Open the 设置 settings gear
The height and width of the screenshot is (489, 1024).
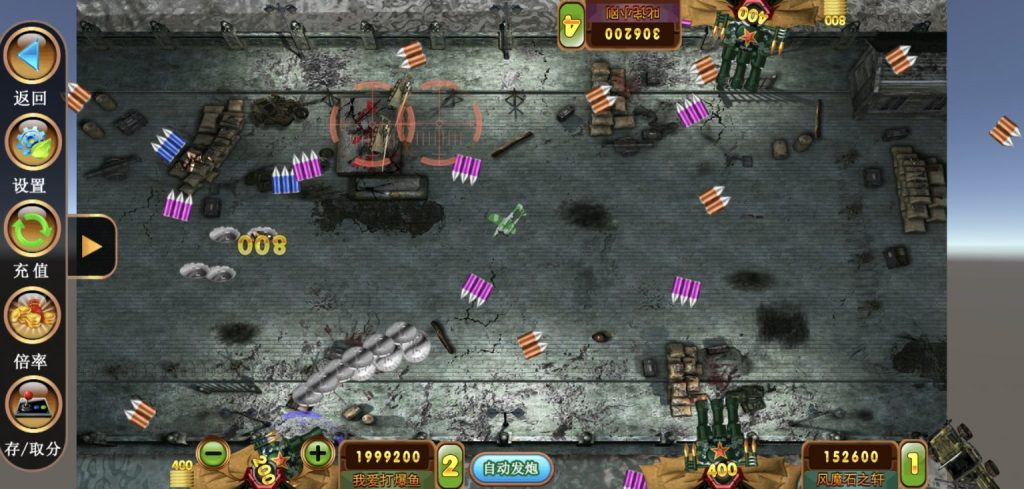tap(33, 142)
